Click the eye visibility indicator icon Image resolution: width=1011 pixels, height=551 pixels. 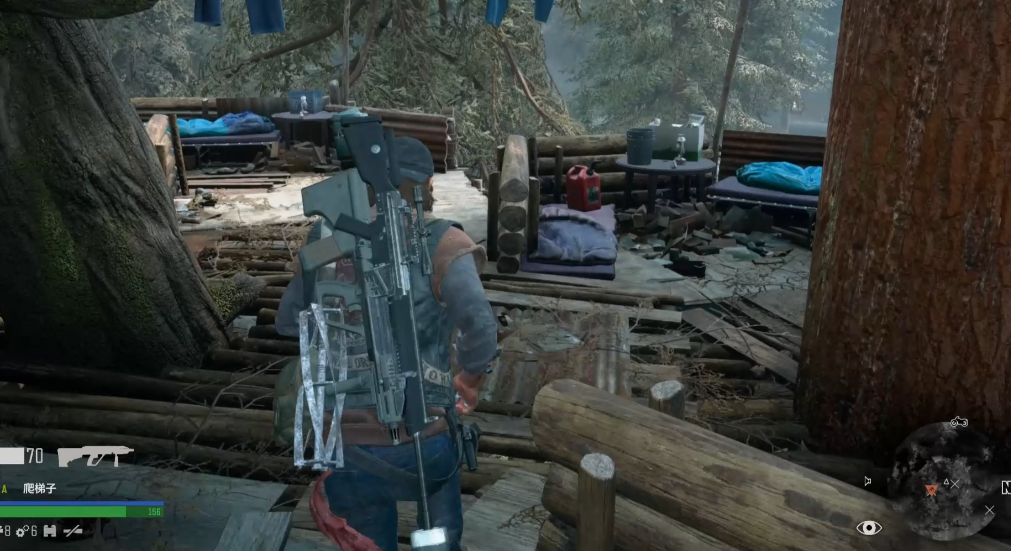[x=869, y=528]
